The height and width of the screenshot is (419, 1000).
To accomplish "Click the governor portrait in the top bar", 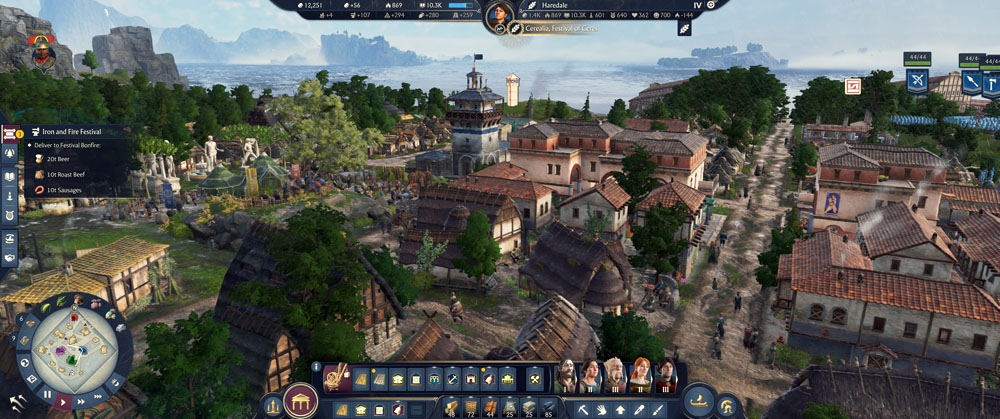I will point(499,14).
